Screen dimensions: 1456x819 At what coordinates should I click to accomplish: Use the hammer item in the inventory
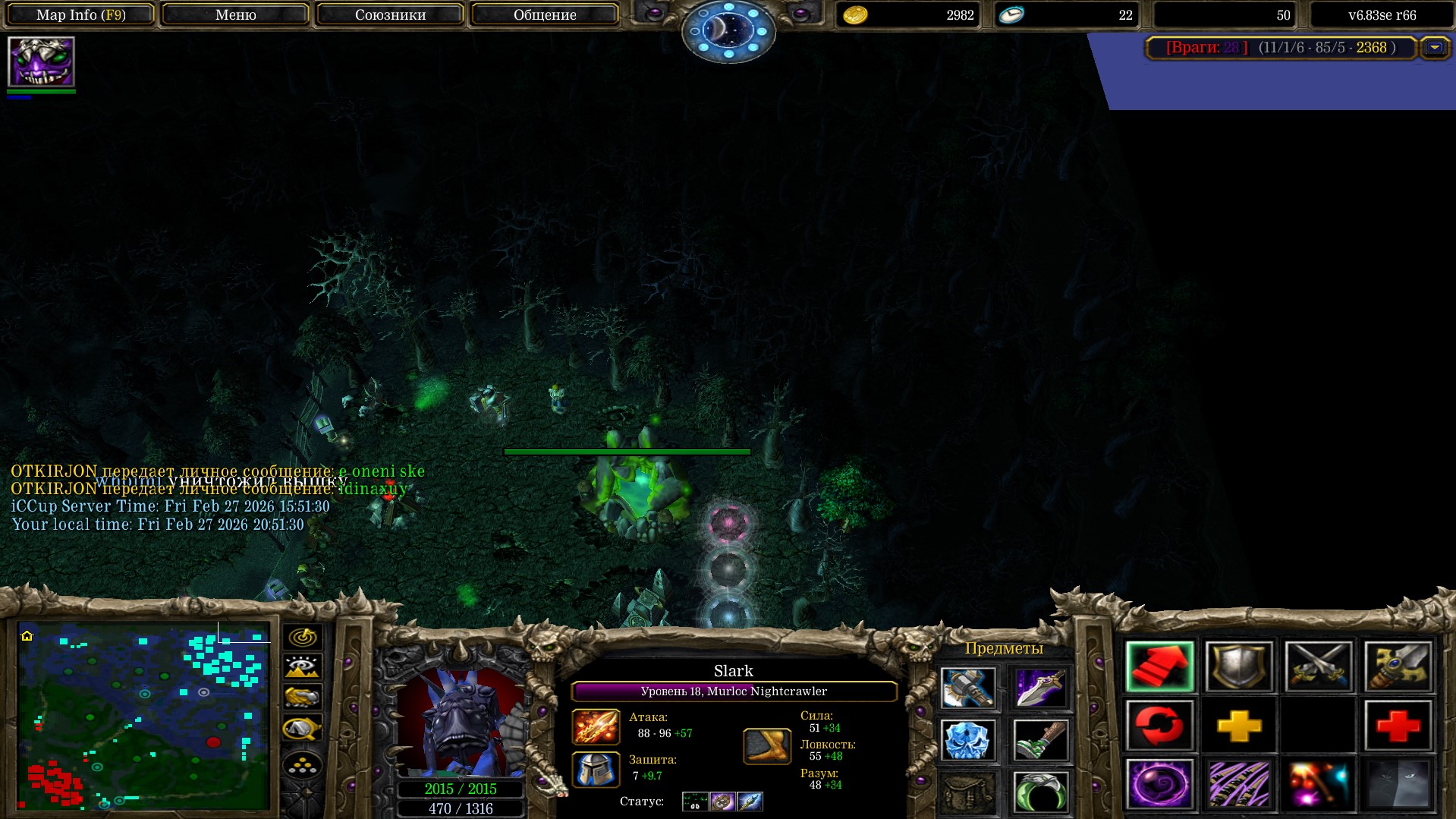(967, 688)
